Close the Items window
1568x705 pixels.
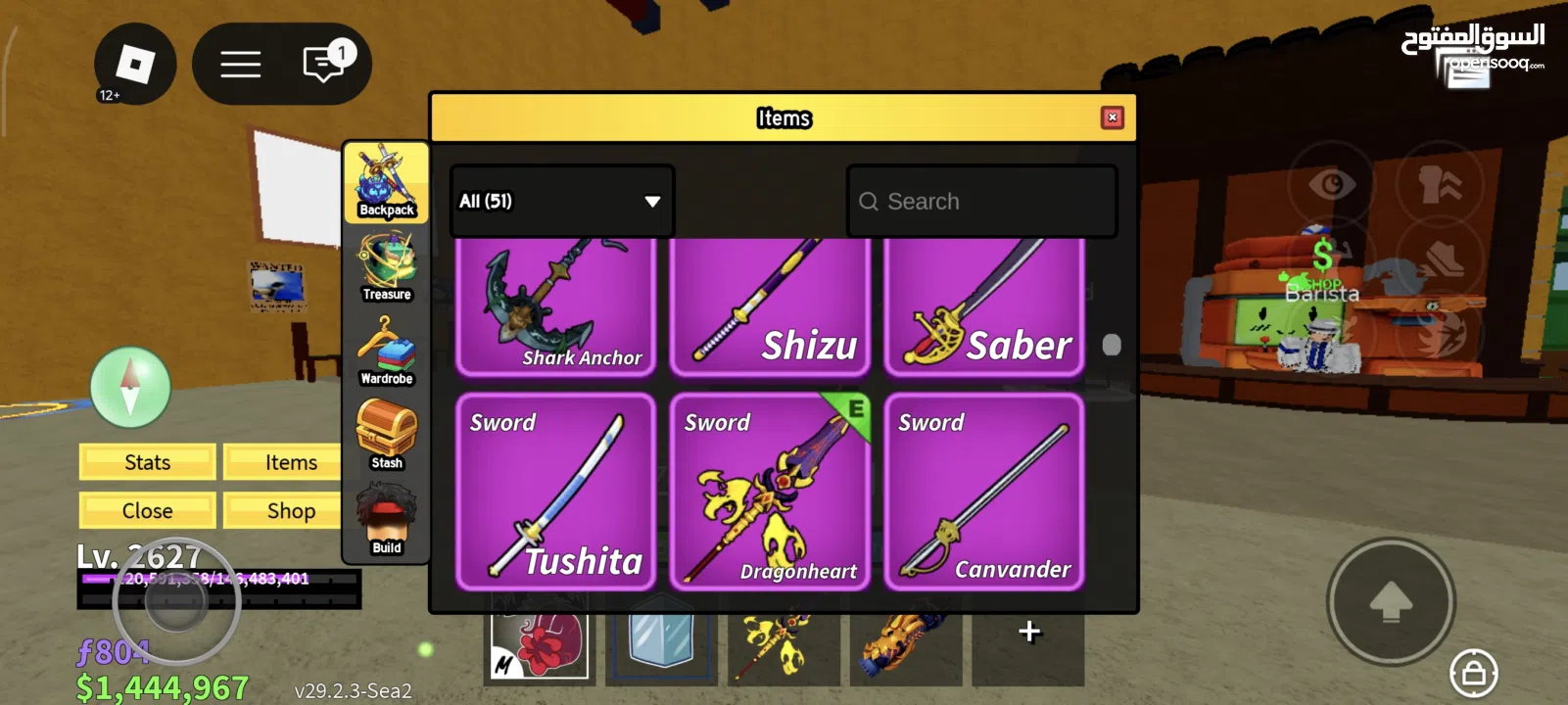[x=1112, y=117]
